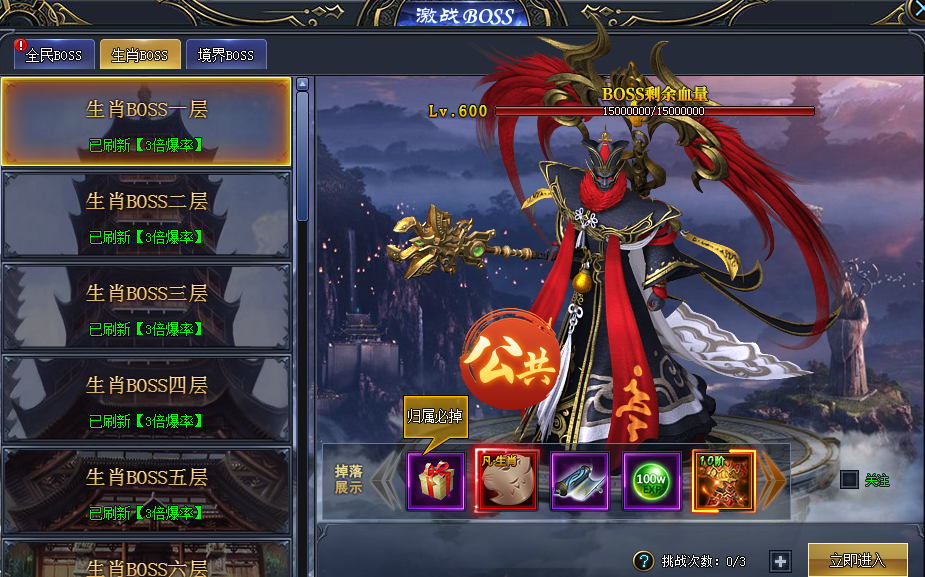This screenshot has height=577, width=925.
Task: Show next drop items with right arrow
Action: pyautogui.click(x=774, y=481)
